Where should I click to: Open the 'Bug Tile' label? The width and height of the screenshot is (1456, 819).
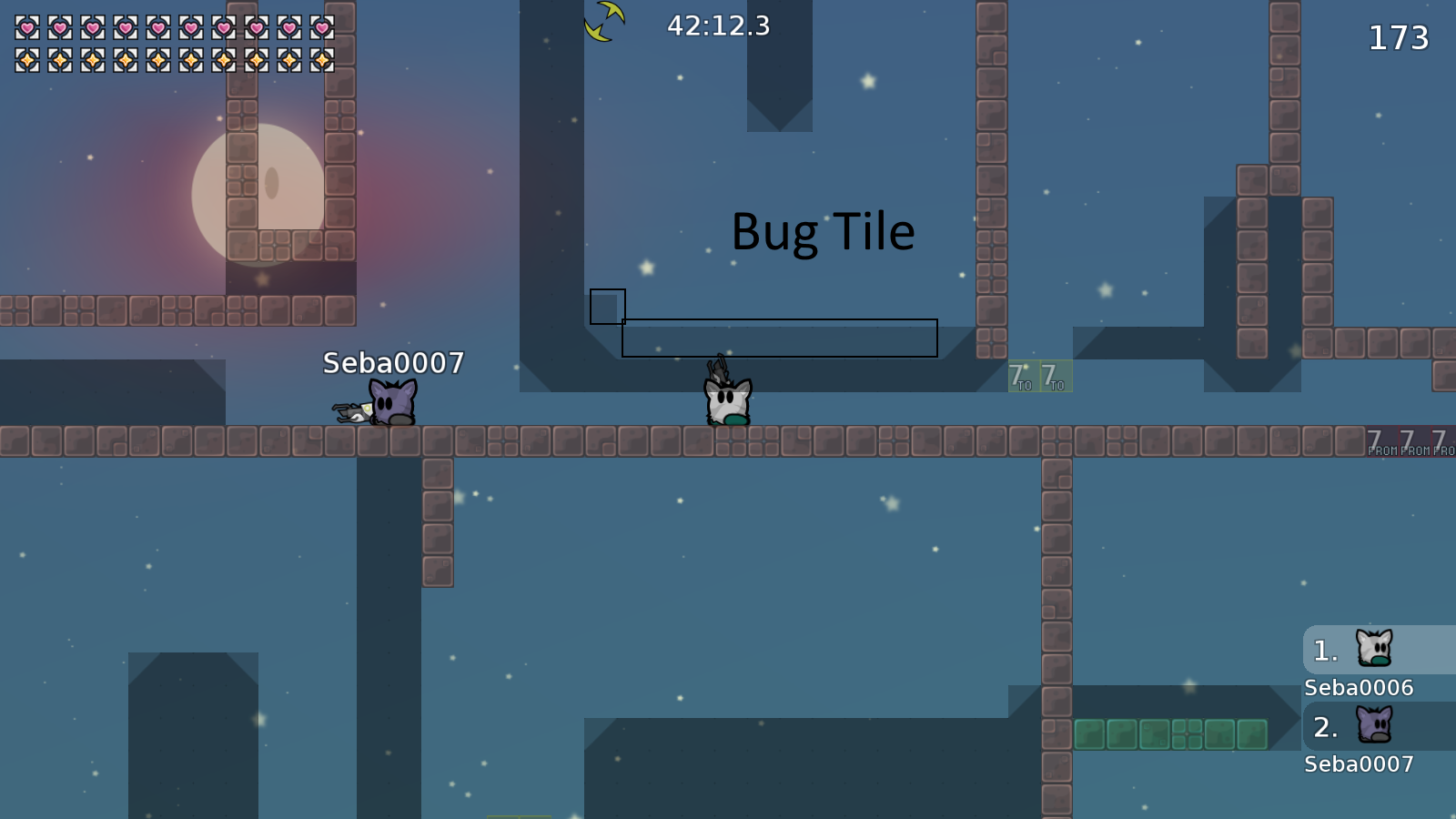point(824,231)
